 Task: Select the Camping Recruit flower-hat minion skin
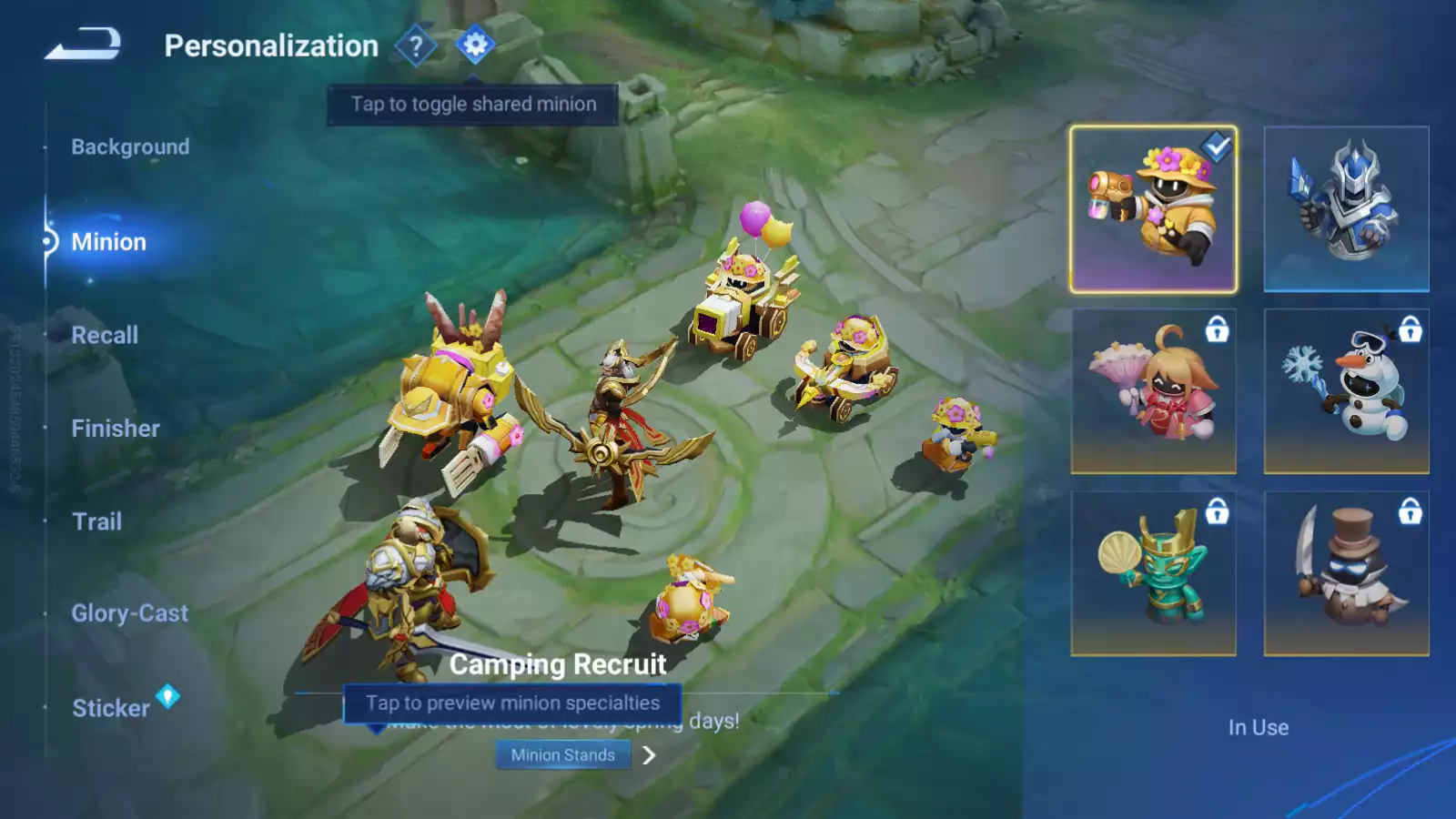tap(1153, 209)
